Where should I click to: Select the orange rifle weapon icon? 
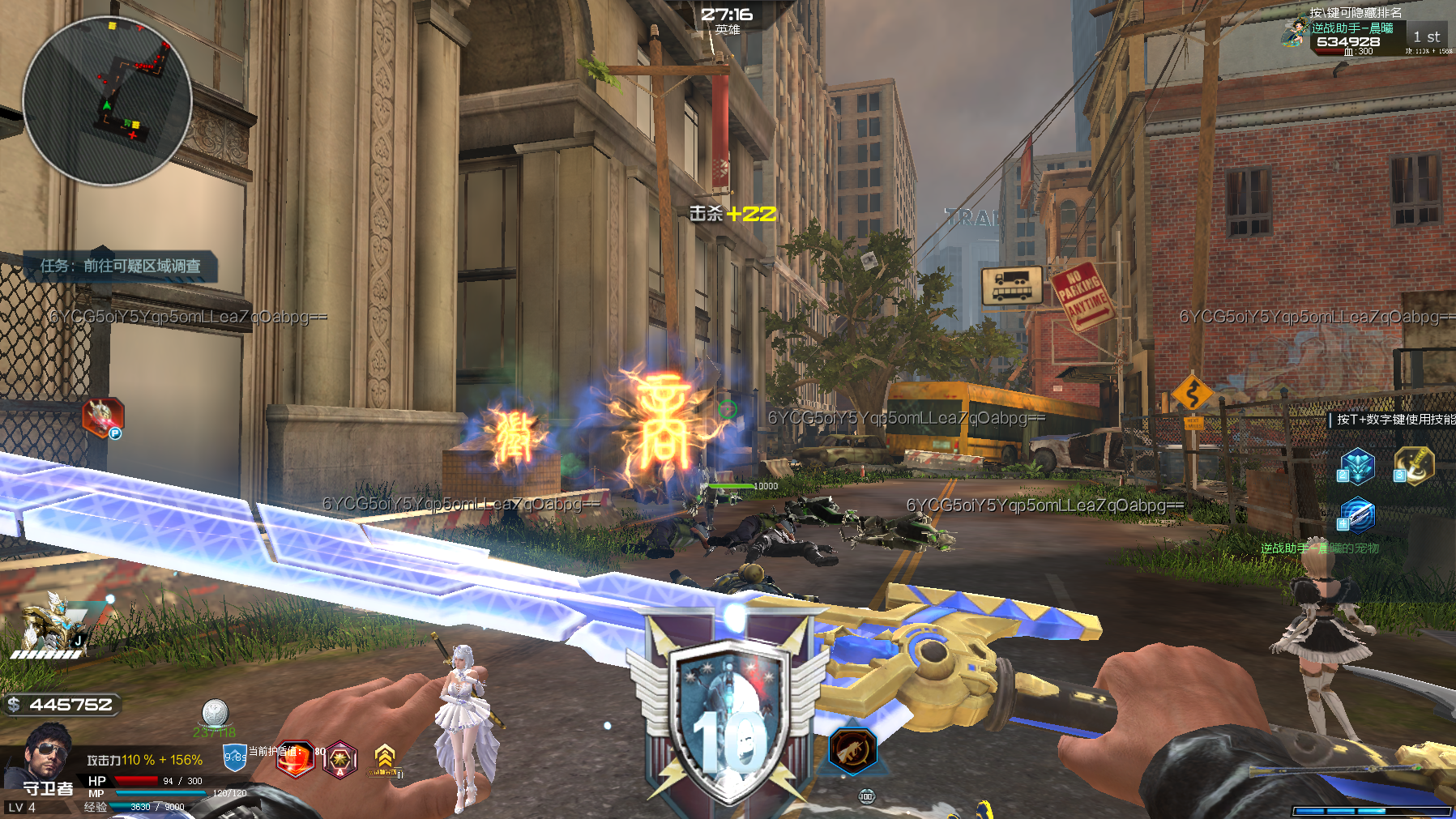[x=852, y=749]
